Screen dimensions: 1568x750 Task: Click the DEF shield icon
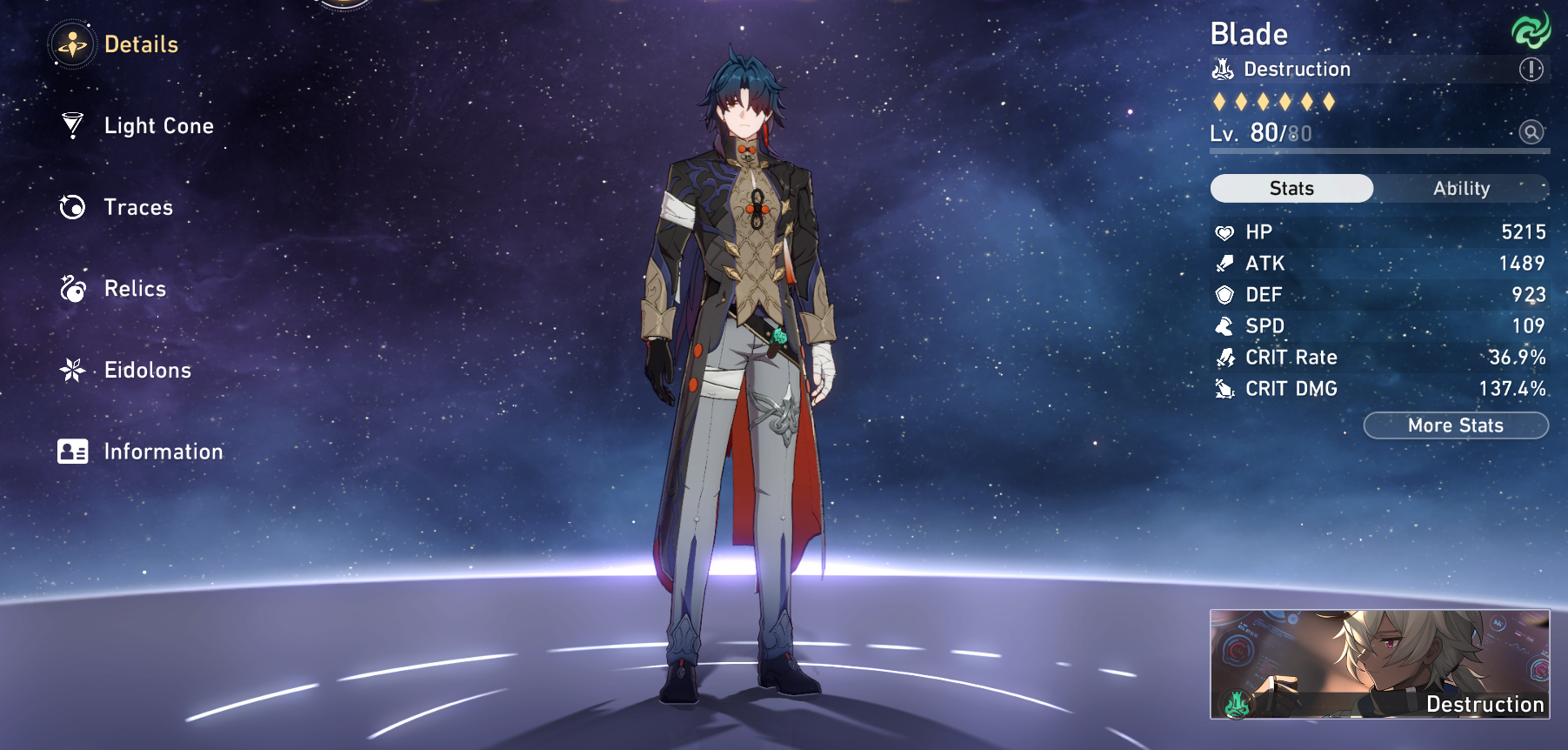(x=1225, y=295)
